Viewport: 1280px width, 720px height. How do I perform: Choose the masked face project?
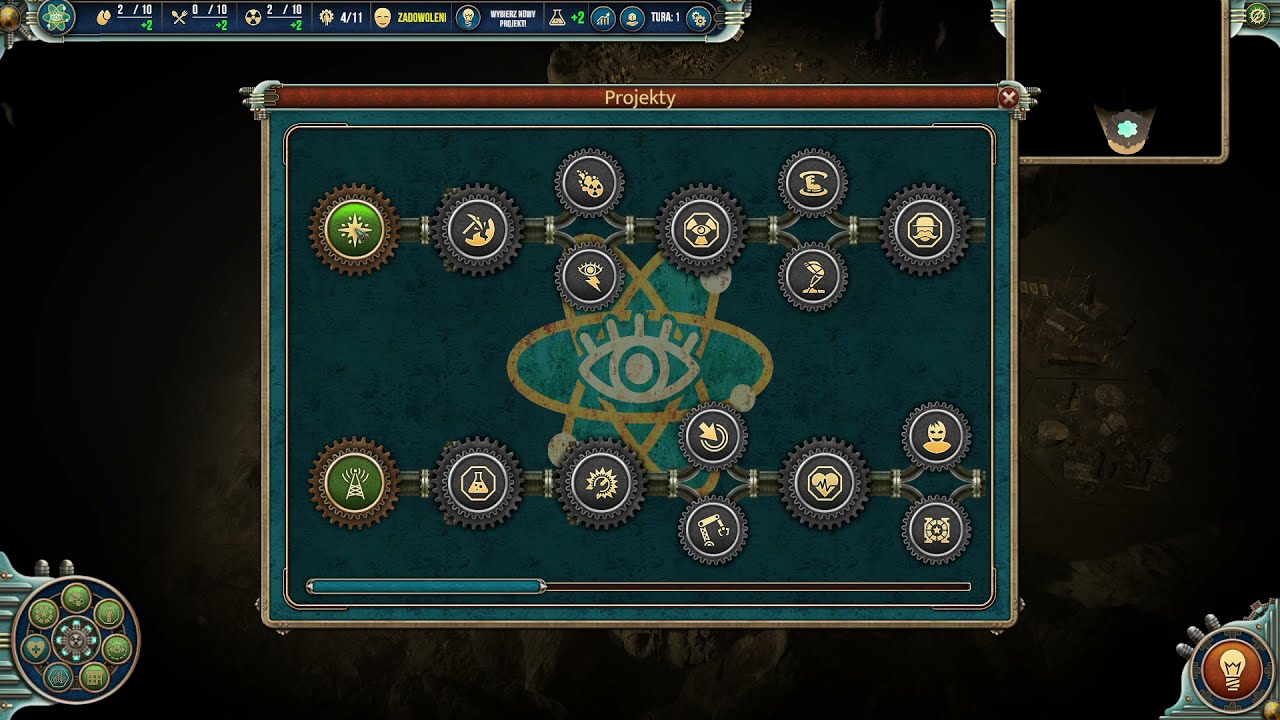click(936, 437)
